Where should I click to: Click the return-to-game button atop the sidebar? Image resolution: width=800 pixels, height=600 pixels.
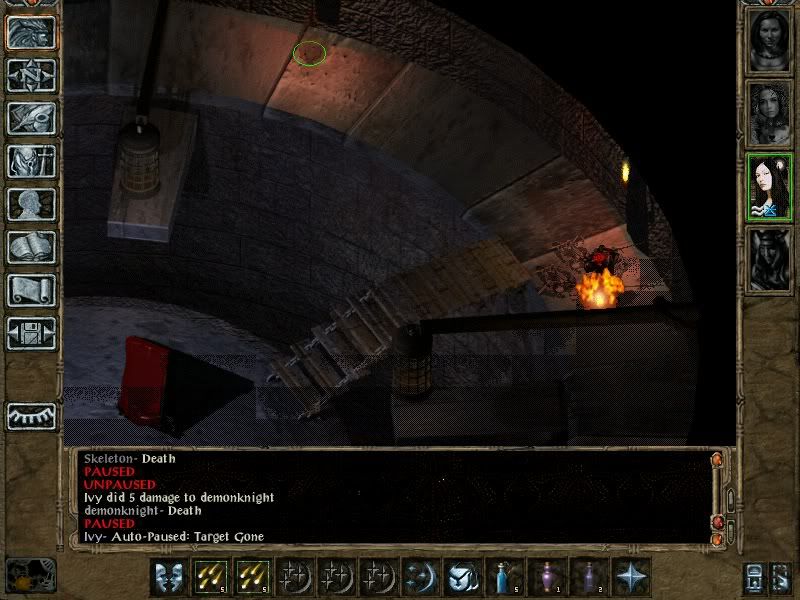click(31, 33)
